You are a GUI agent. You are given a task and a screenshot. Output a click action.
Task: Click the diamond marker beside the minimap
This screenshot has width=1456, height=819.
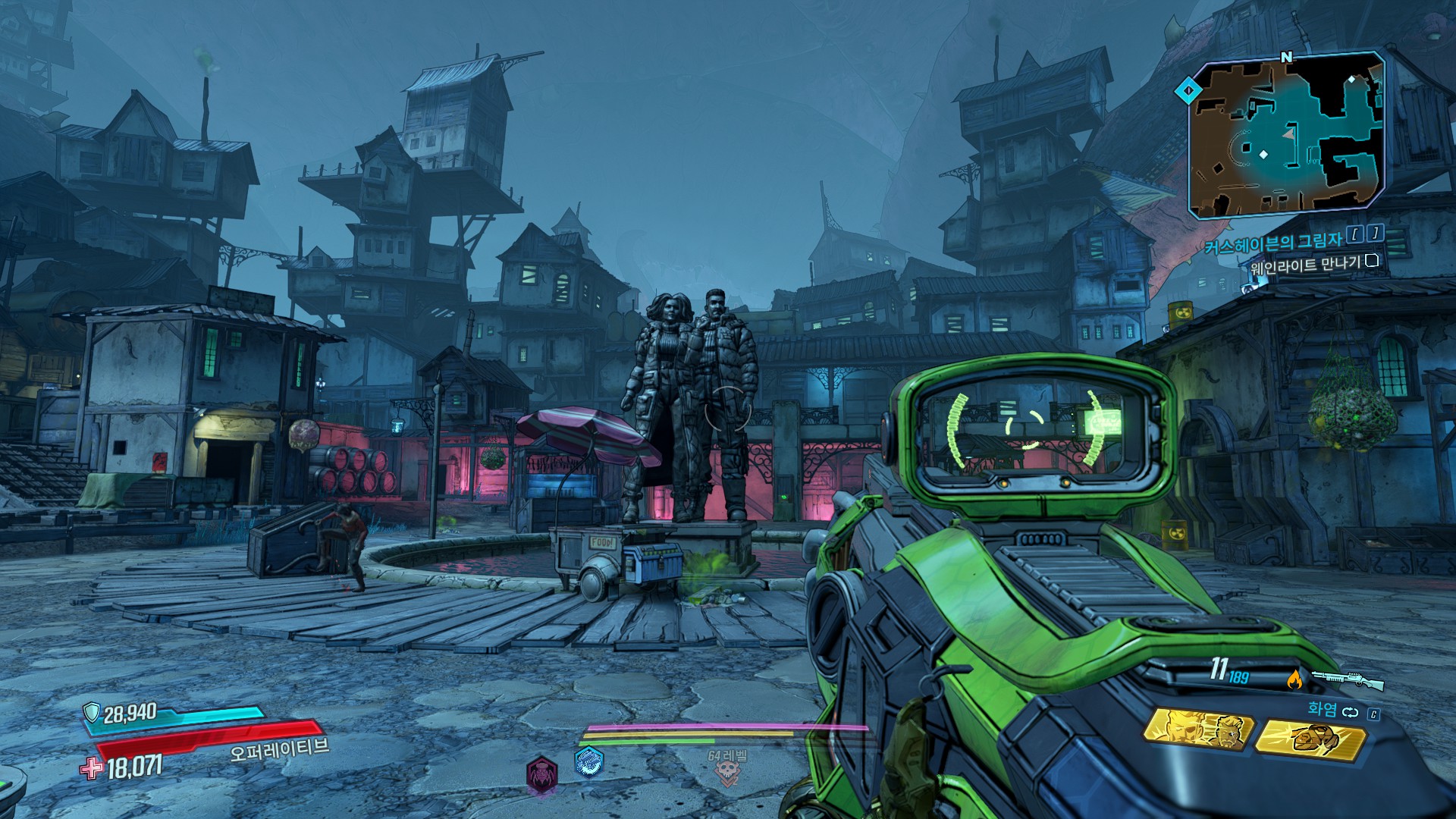coord(1188,92)
